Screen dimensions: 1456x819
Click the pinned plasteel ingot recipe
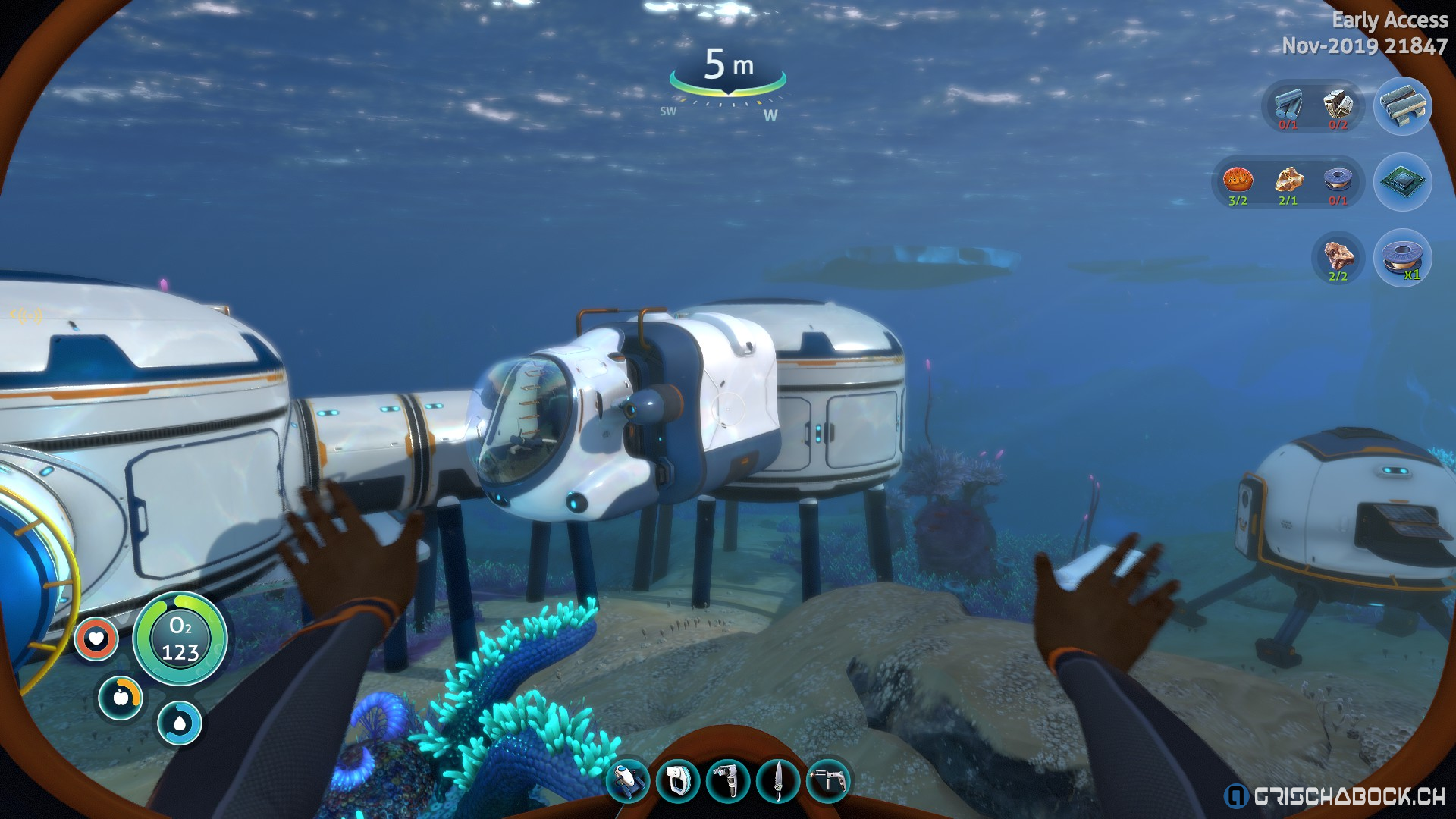1403,106
